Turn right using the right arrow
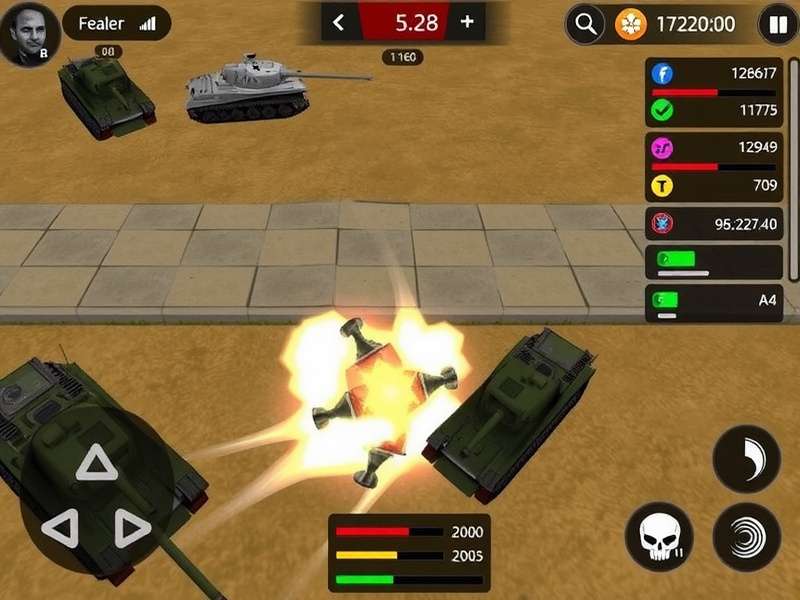The width and height of the screenshot is (800, 600). (130, 527)
